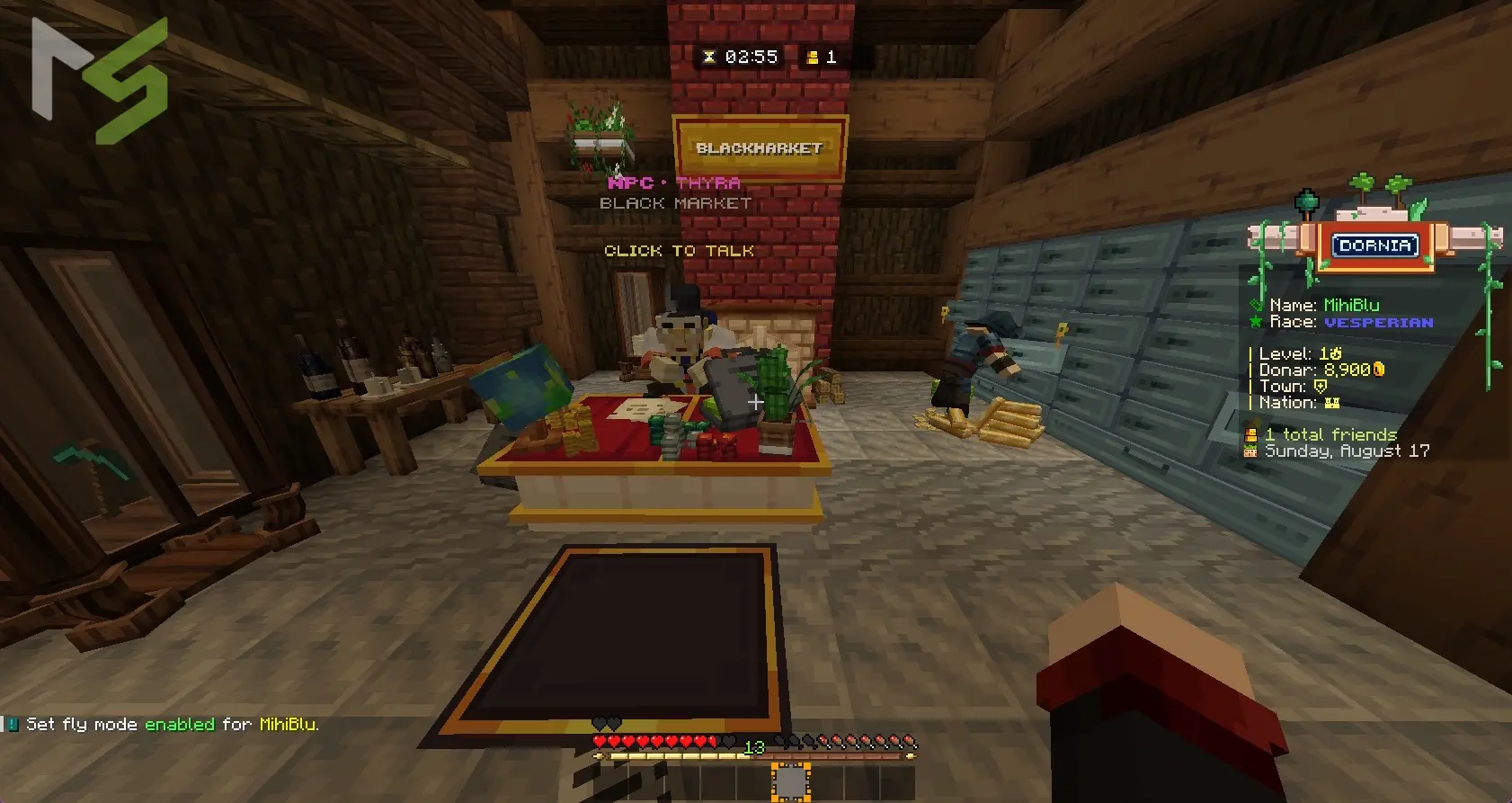Image resolution: width=1512 pixels, height=803 pixels.
Task: Click the calendar icon next to Sunday, August 17
Action: [1251, 450]
